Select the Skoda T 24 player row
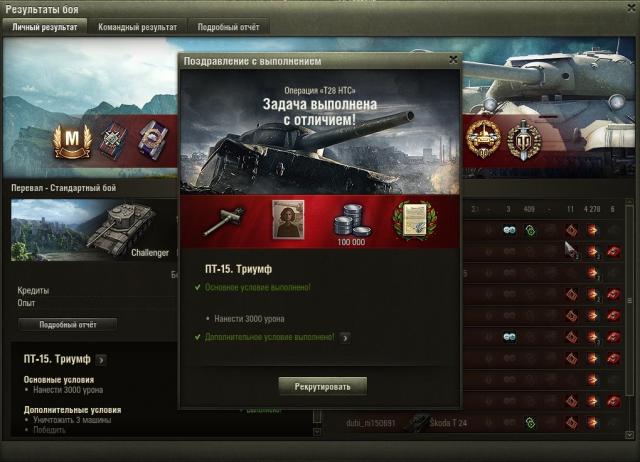Viewport: 640px width, 462px height. coord(450,423)
